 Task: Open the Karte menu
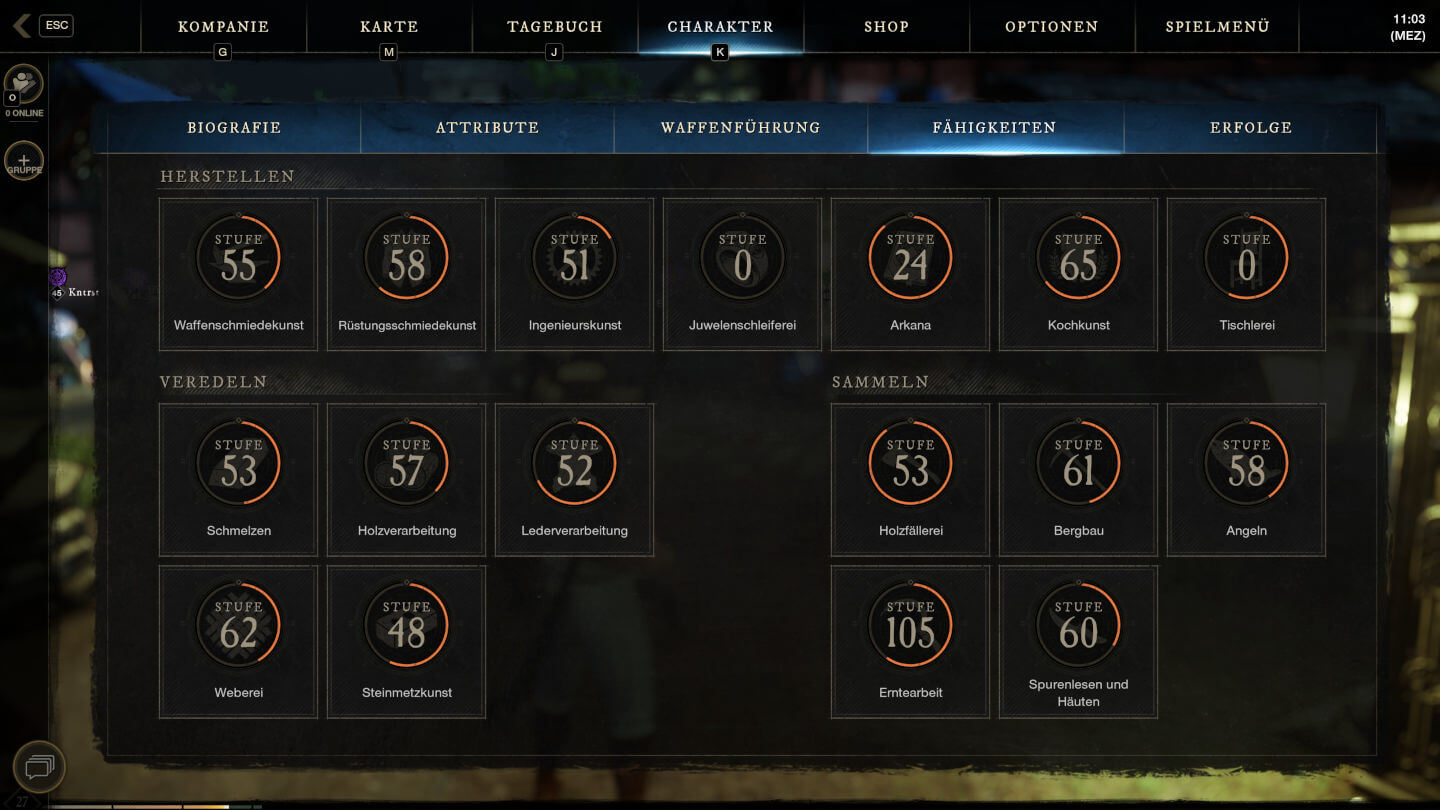tap(389, 27)
